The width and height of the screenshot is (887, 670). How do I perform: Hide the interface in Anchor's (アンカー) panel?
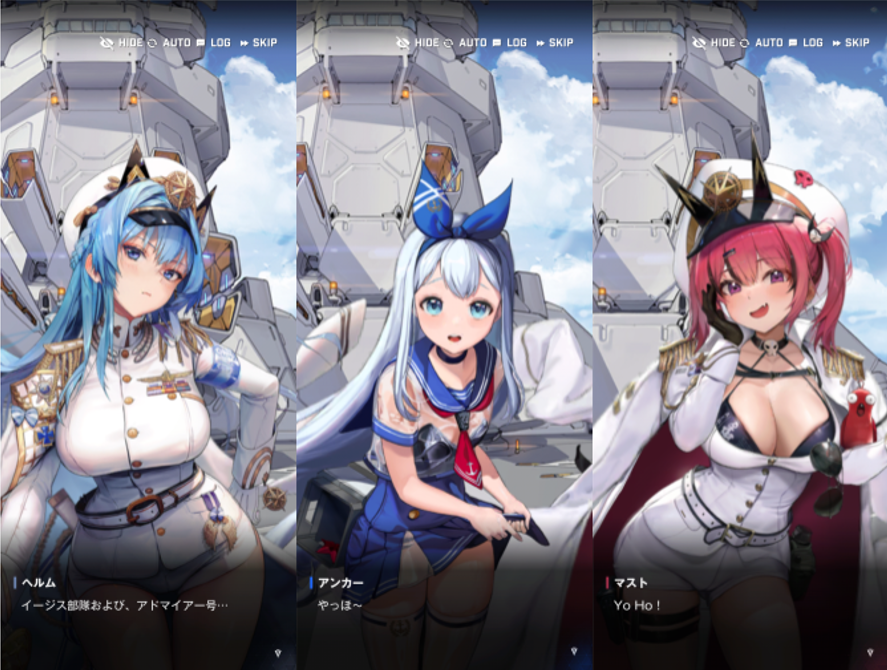pos(419,42)
